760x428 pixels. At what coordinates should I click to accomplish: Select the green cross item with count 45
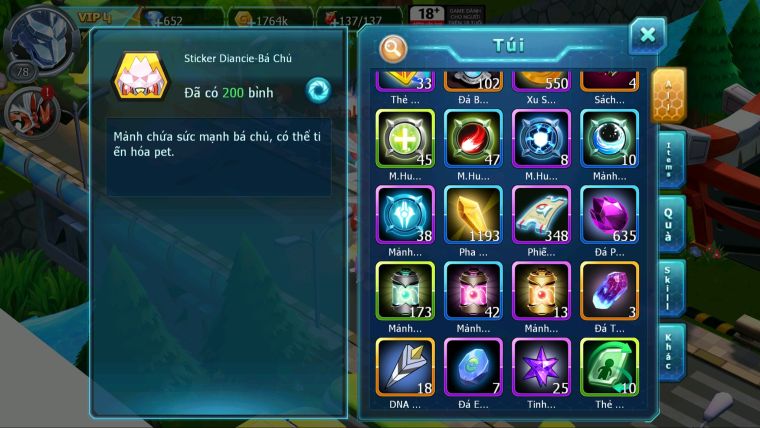tap(405, 138)
